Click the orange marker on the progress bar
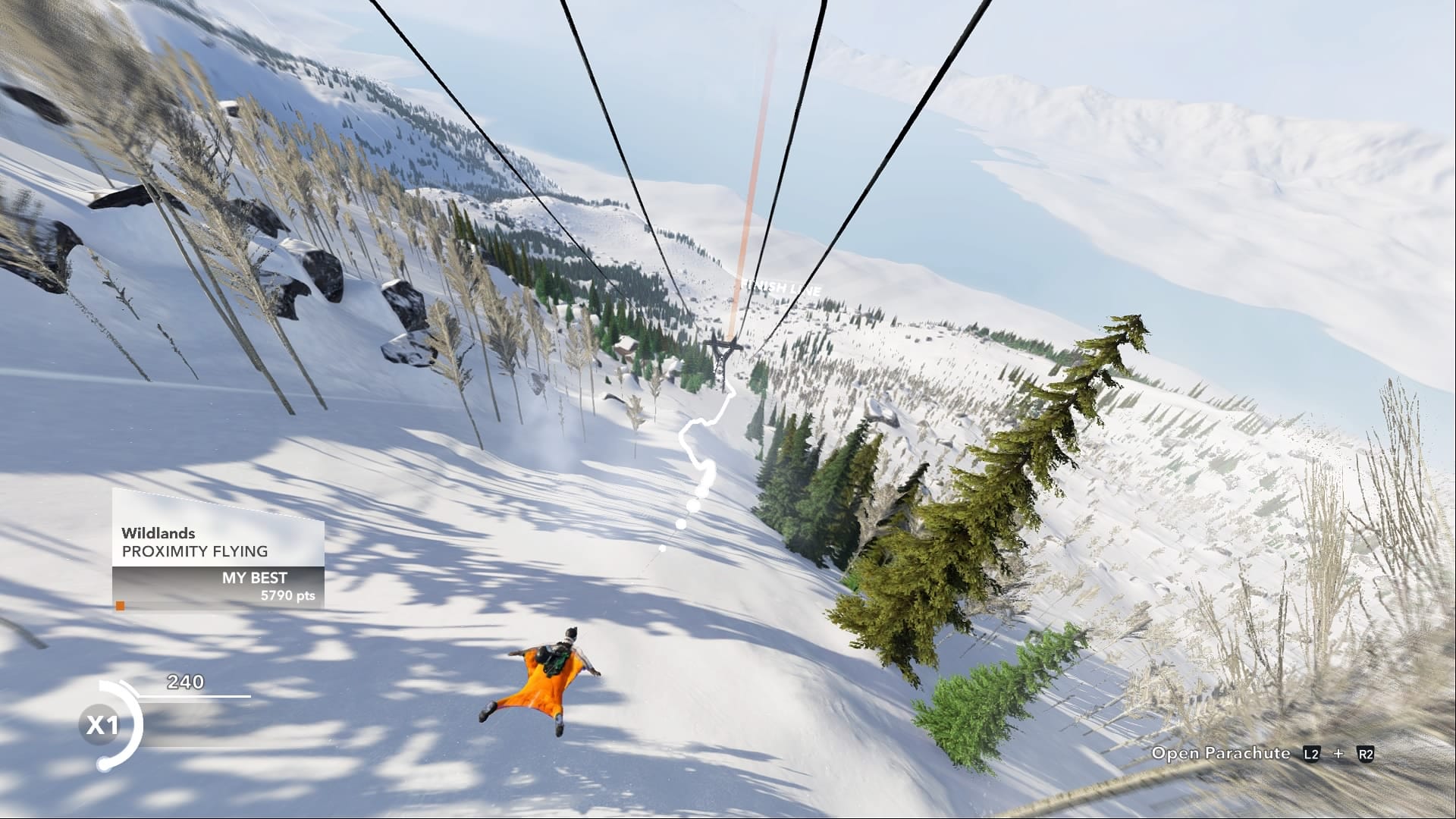 (121, 606)
